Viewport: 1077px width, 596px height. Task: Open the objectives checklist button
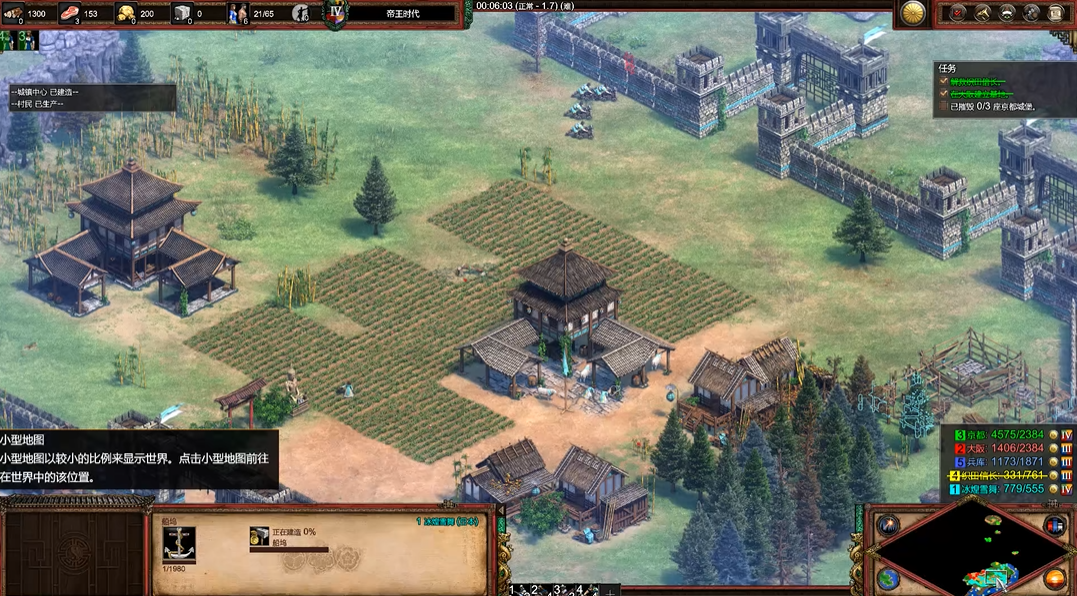(958, 13)
